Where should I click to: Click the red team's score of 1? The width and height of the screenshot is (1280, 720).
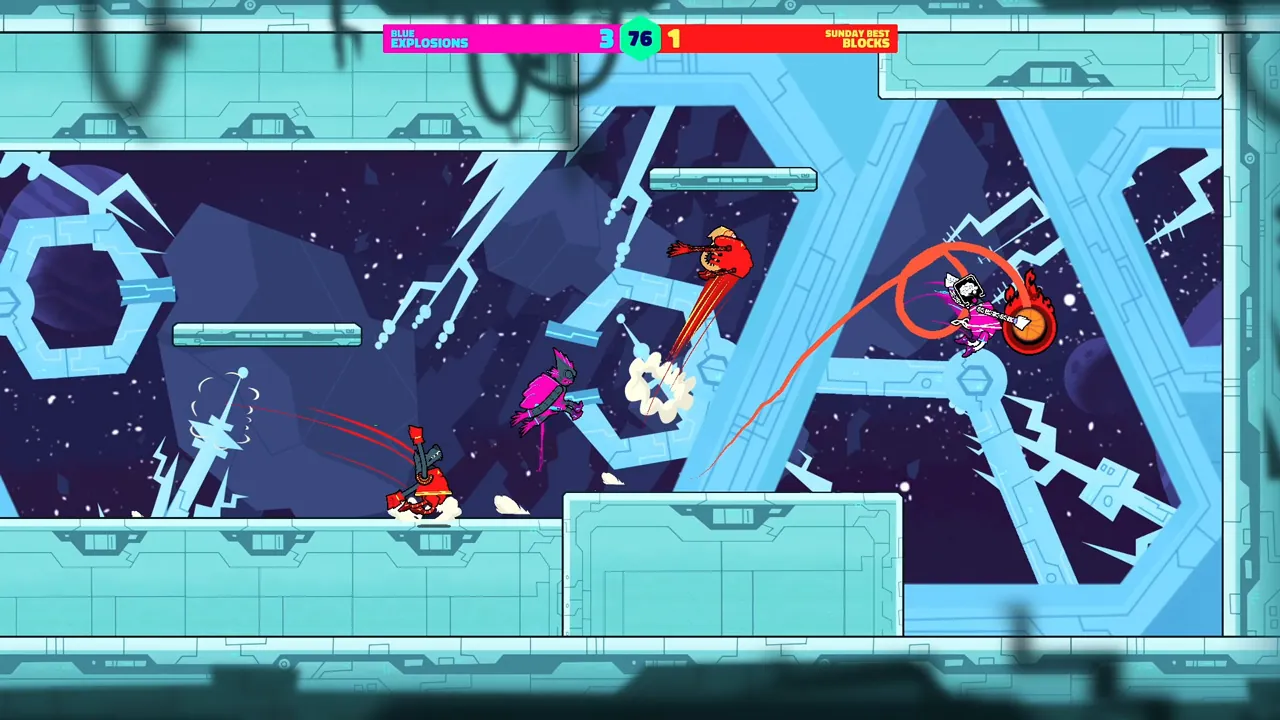(675, 39)
